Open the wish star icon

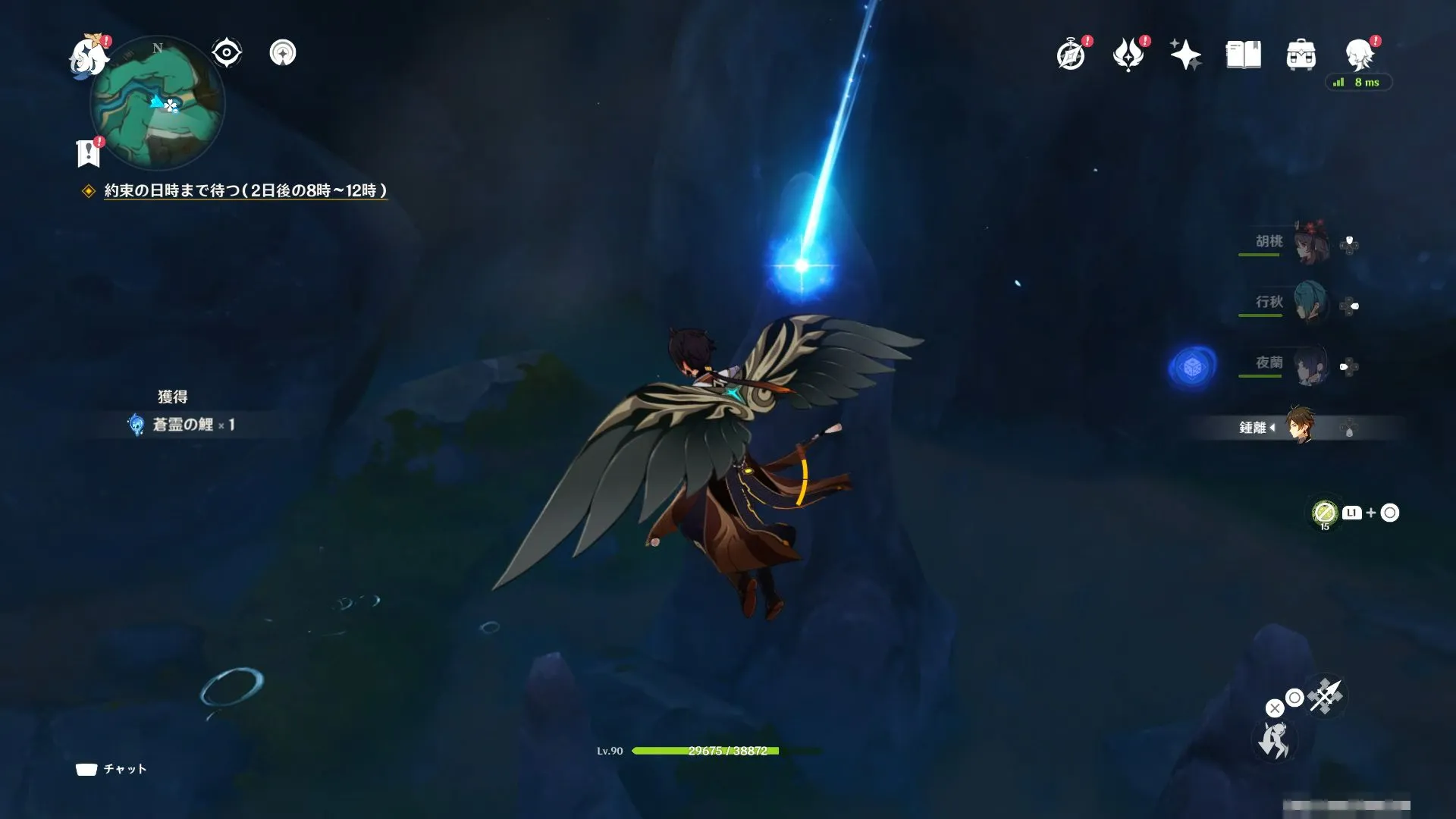pyautogui.click(x=1185, y=55)
